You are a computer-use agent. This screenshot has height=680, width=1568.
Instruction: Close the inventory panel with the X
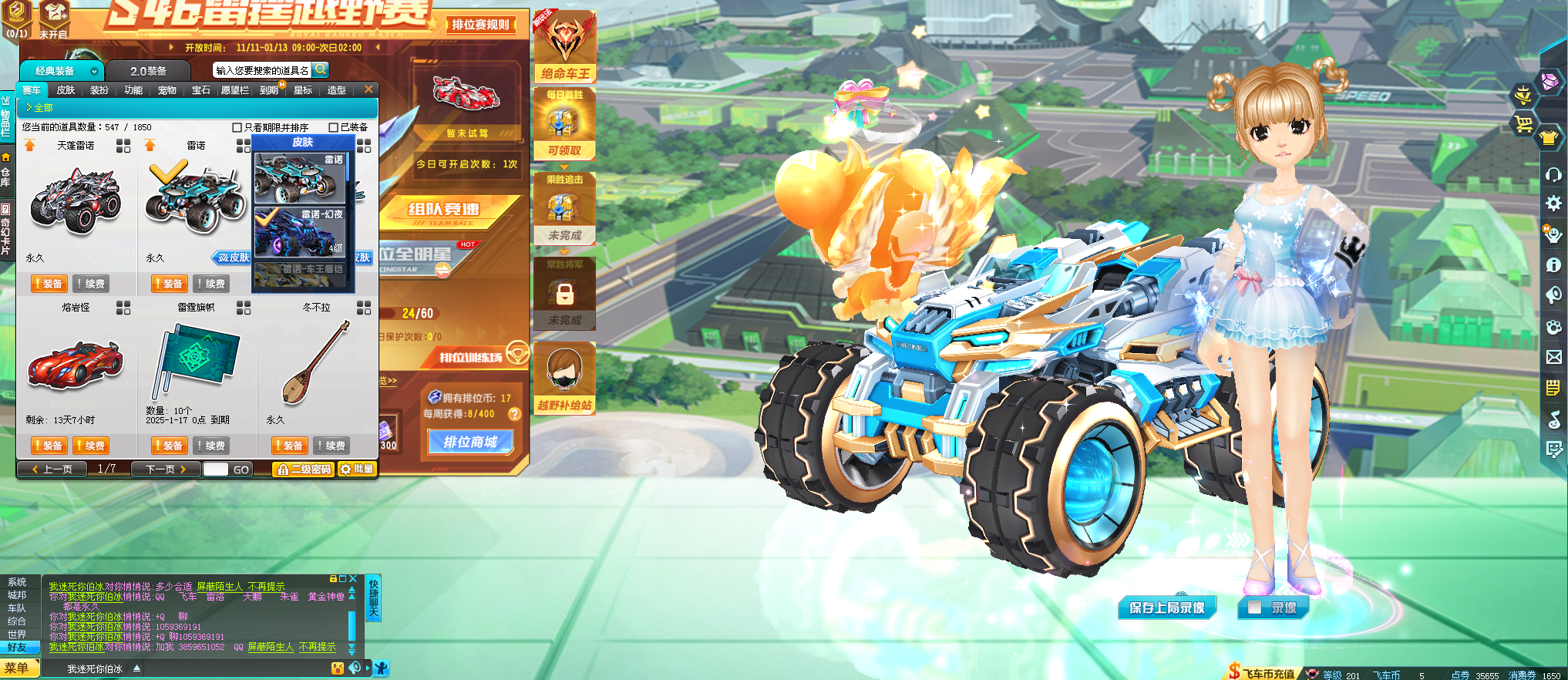pyautogui.click(x=368, y=89)
